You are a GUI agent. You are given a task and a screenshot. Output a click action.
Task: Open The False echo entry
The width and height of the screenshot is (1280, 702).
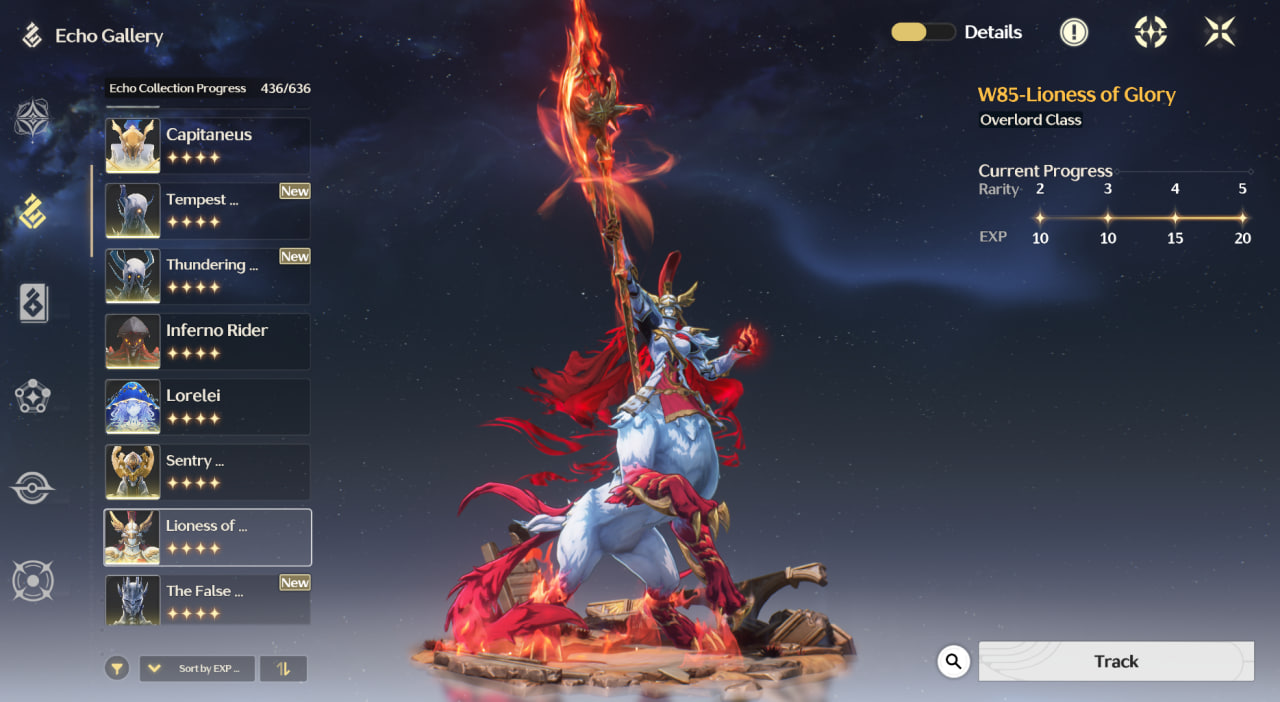tap(207, 600)
